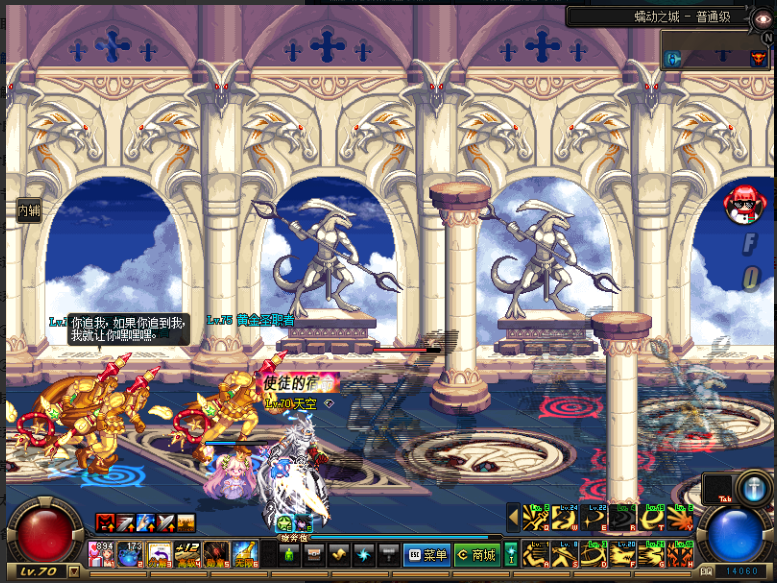
Task: Click the green star buff icon
Action: pos(284,522)
